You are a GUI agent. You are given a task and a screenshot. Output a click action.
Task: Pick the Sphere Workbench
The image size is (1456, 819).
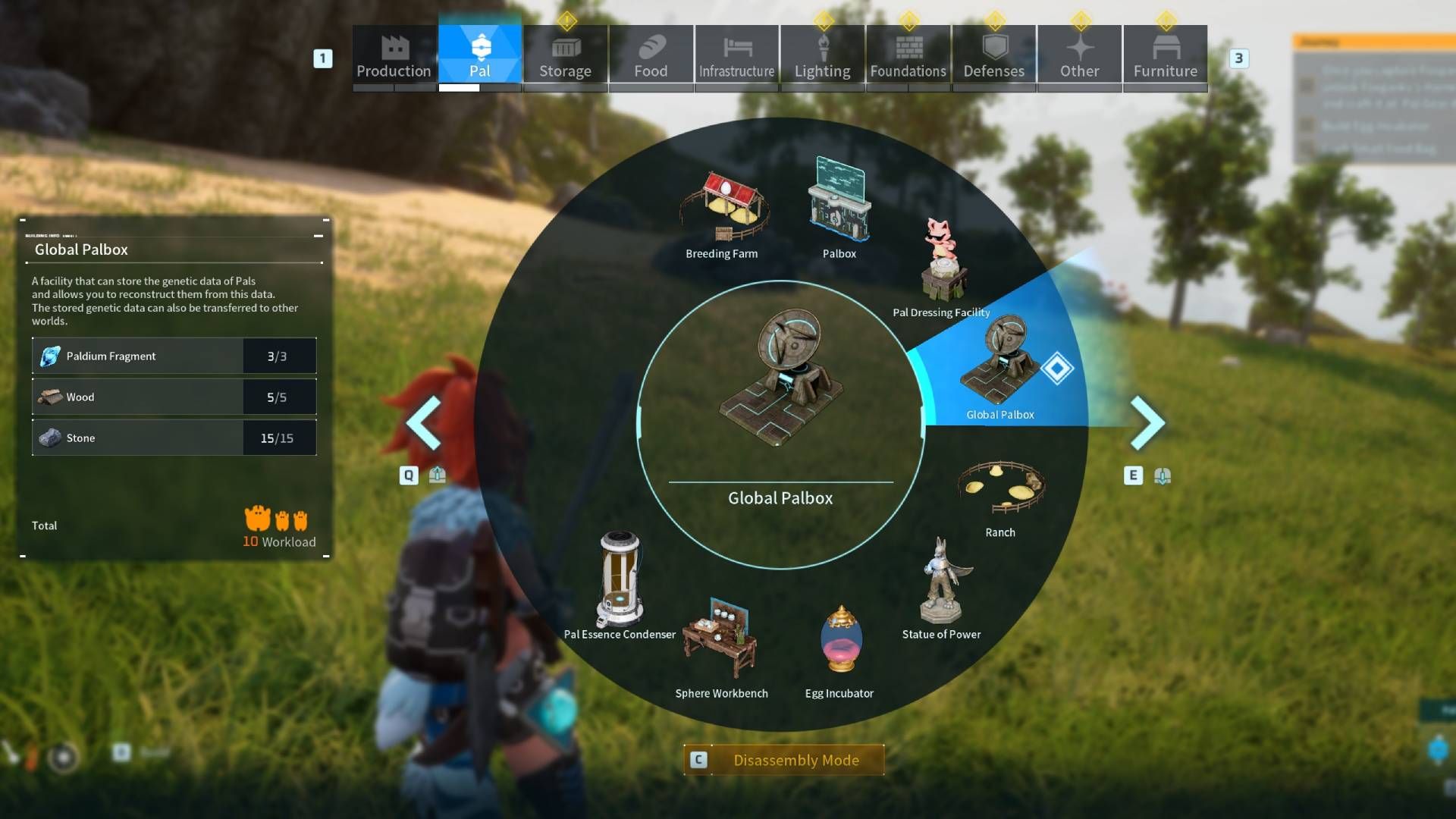(721, 643)
